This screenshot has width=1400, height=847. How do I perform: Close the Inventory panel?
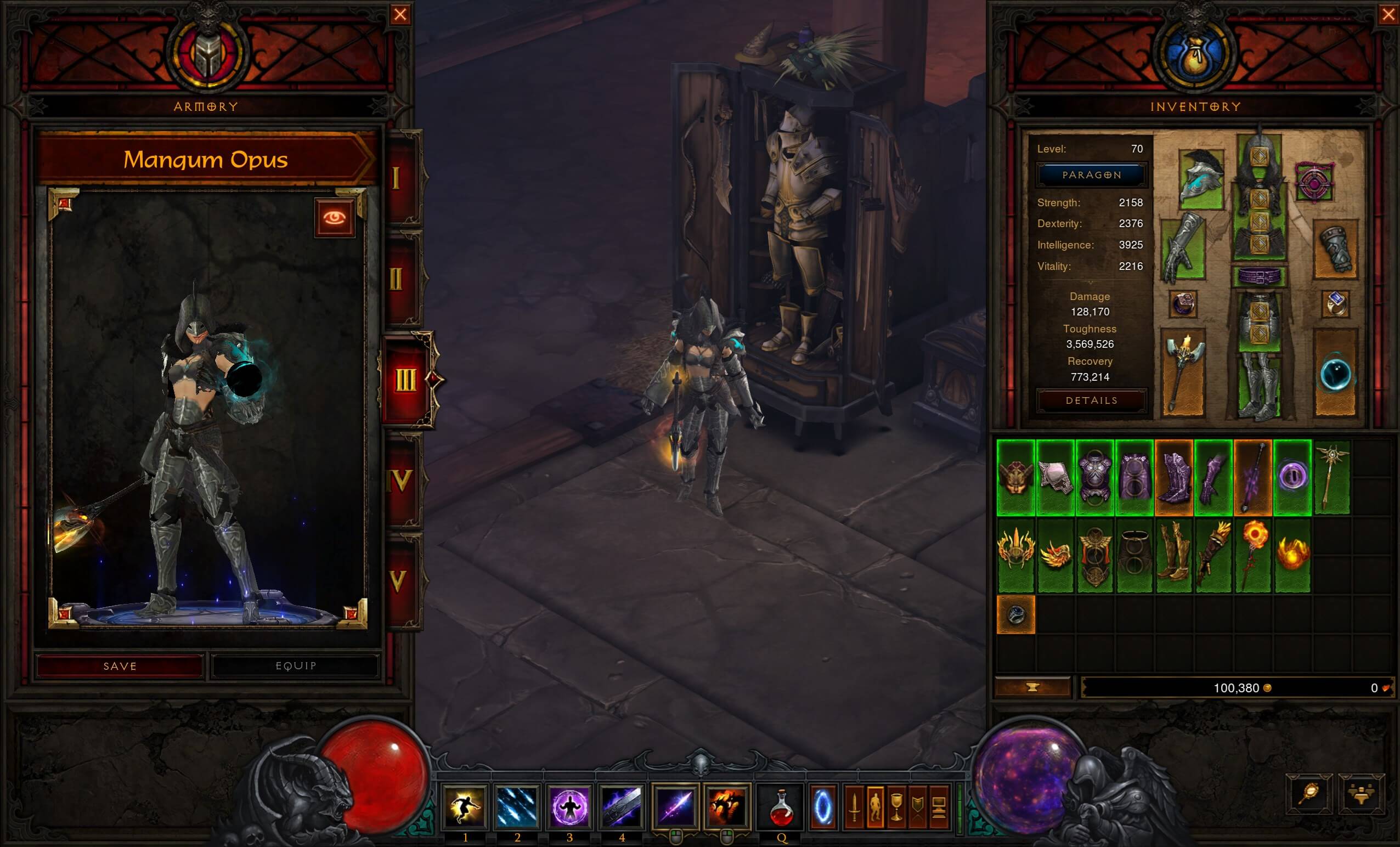click(x=1388, y=14)
